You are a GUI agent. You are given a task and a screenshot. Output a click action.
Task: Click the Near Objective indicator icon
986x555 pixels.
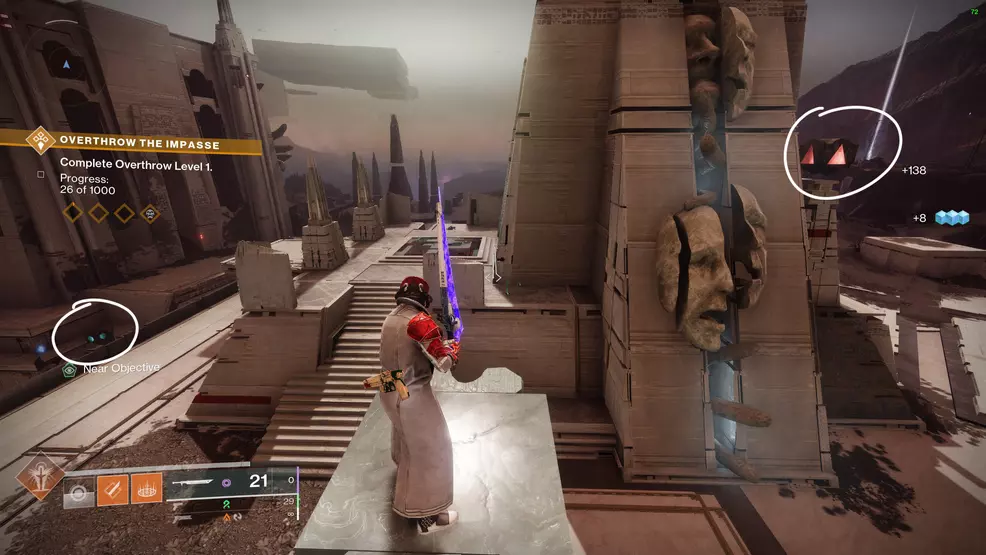click(69, 368)
